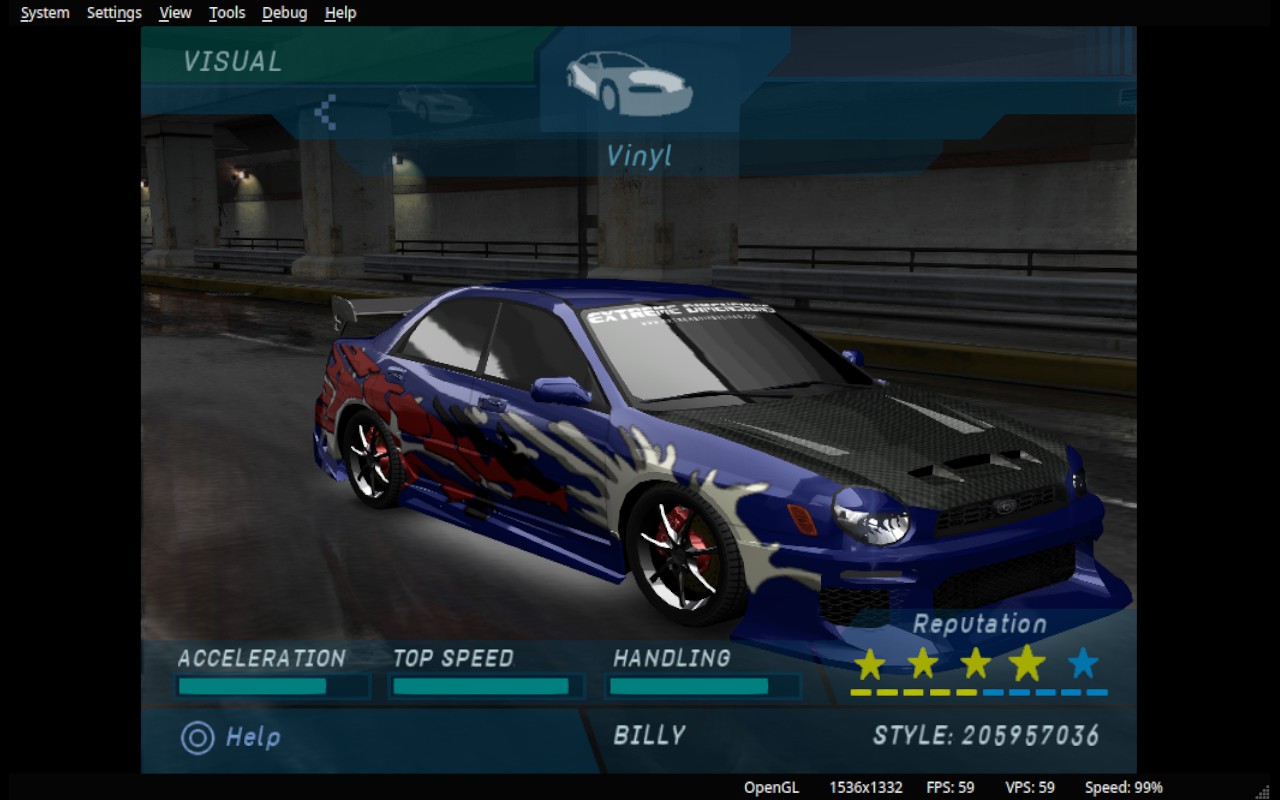The width and height of the screenshot is (1280, 800).
Task: Open the View menu
Action: pos(175,13)
